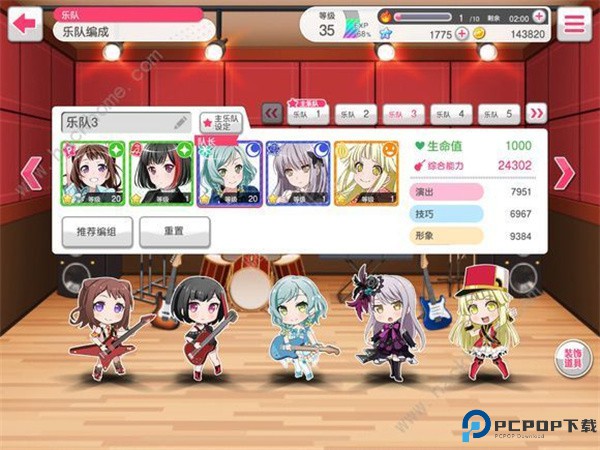
Task: Switch to band 1 tab
Action: (x=309, y=114)
